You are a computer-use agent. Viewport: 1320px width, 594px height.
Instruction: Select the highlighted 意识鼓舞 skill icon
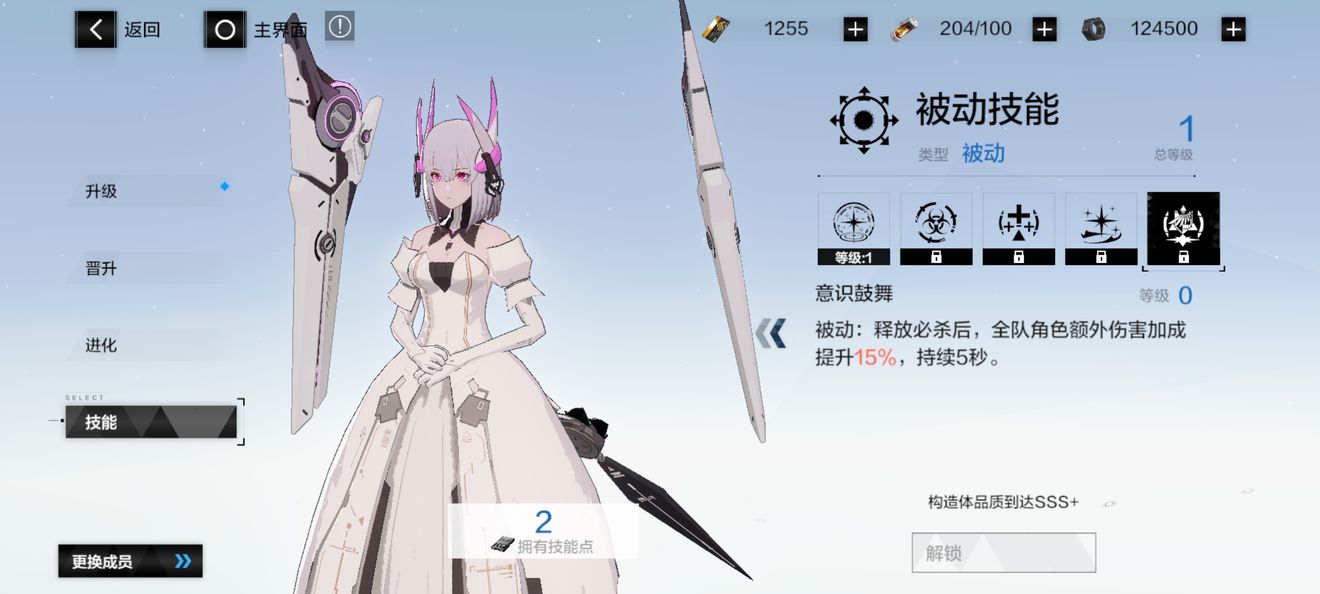click(x=1183, y=229)
